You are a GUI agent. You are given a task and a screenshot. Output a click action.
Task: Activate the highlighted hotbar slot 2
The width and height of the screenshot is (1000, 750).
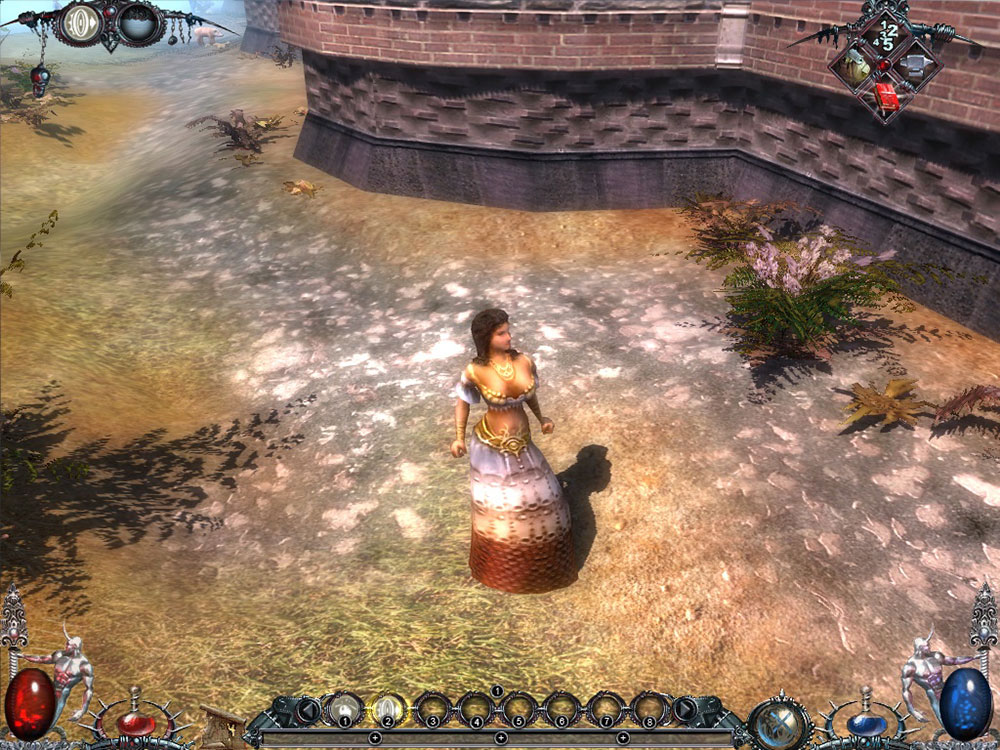pos(388,710)
